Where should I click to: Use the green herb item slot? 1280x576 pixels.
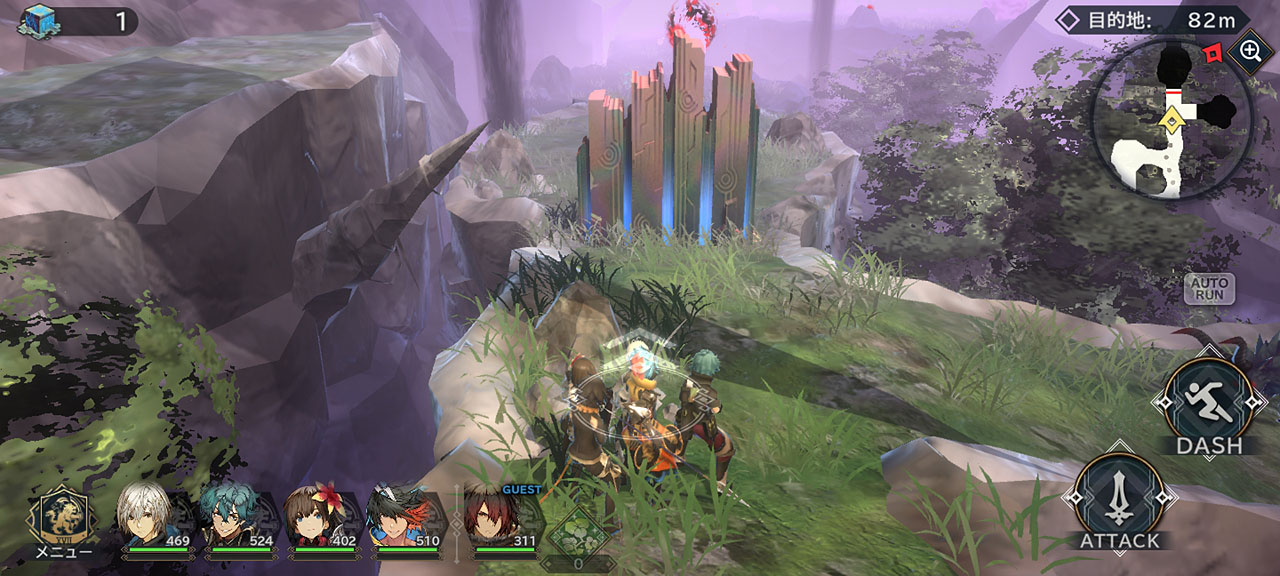click(x=577, y=533)
